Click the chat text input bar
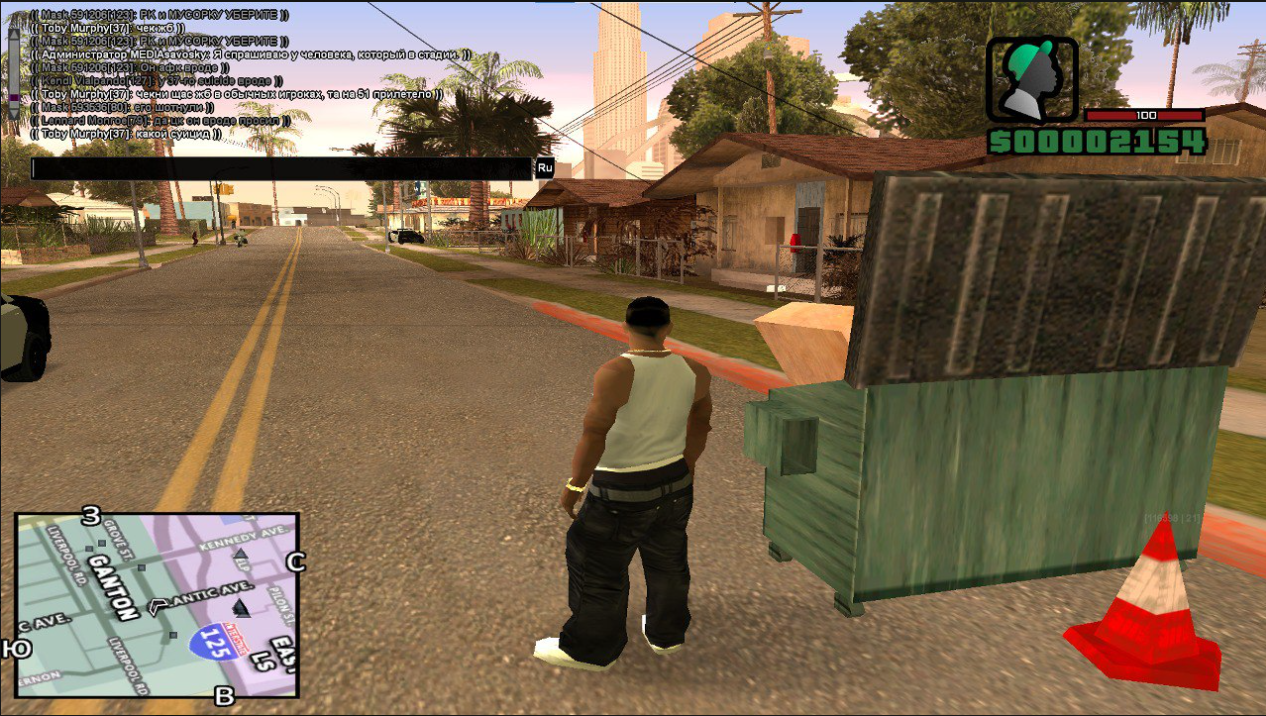The image size is (1266, 716). 282,168
